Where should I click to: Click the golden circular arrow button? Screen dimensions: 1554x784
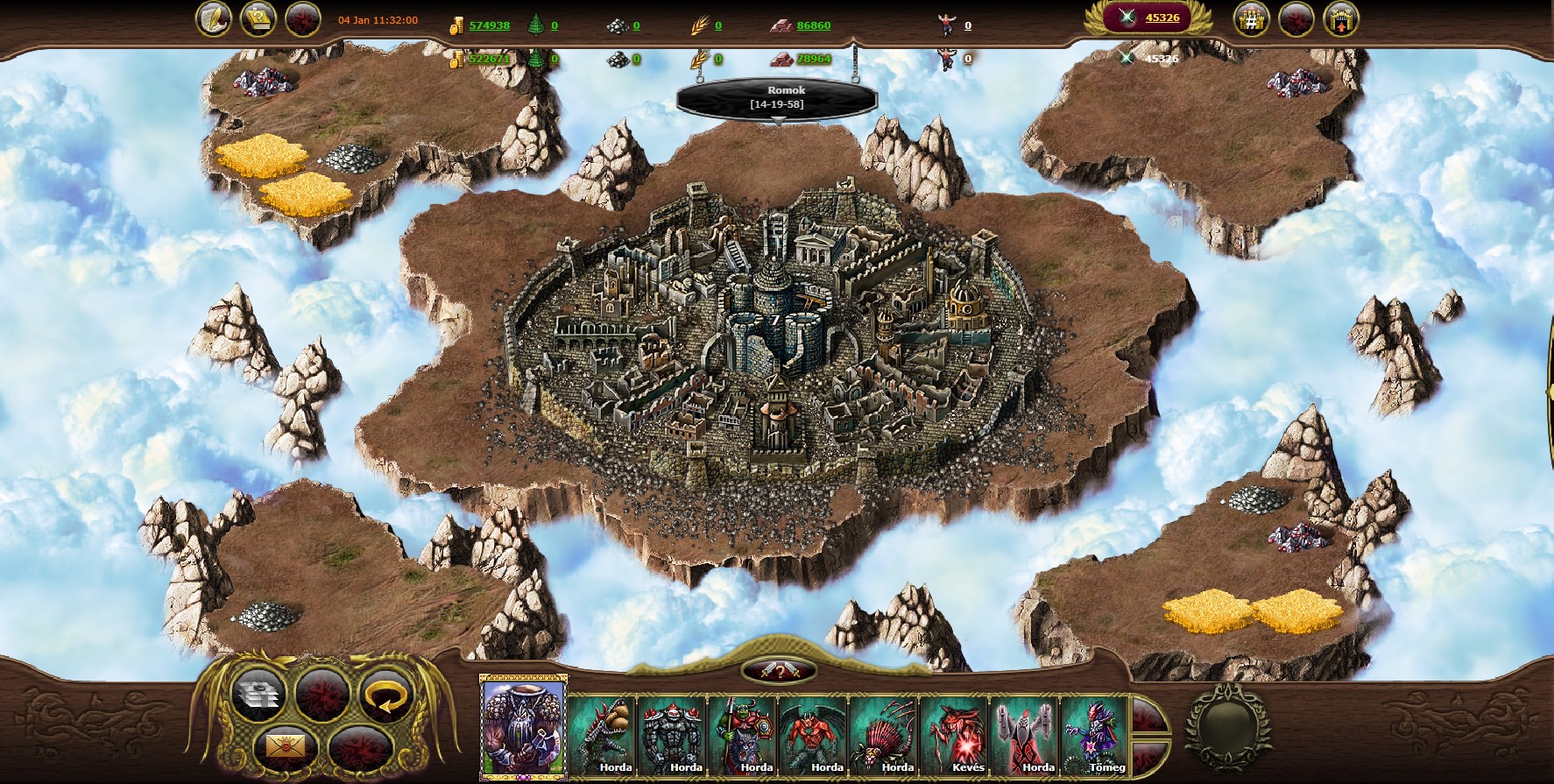click(385, 696)
